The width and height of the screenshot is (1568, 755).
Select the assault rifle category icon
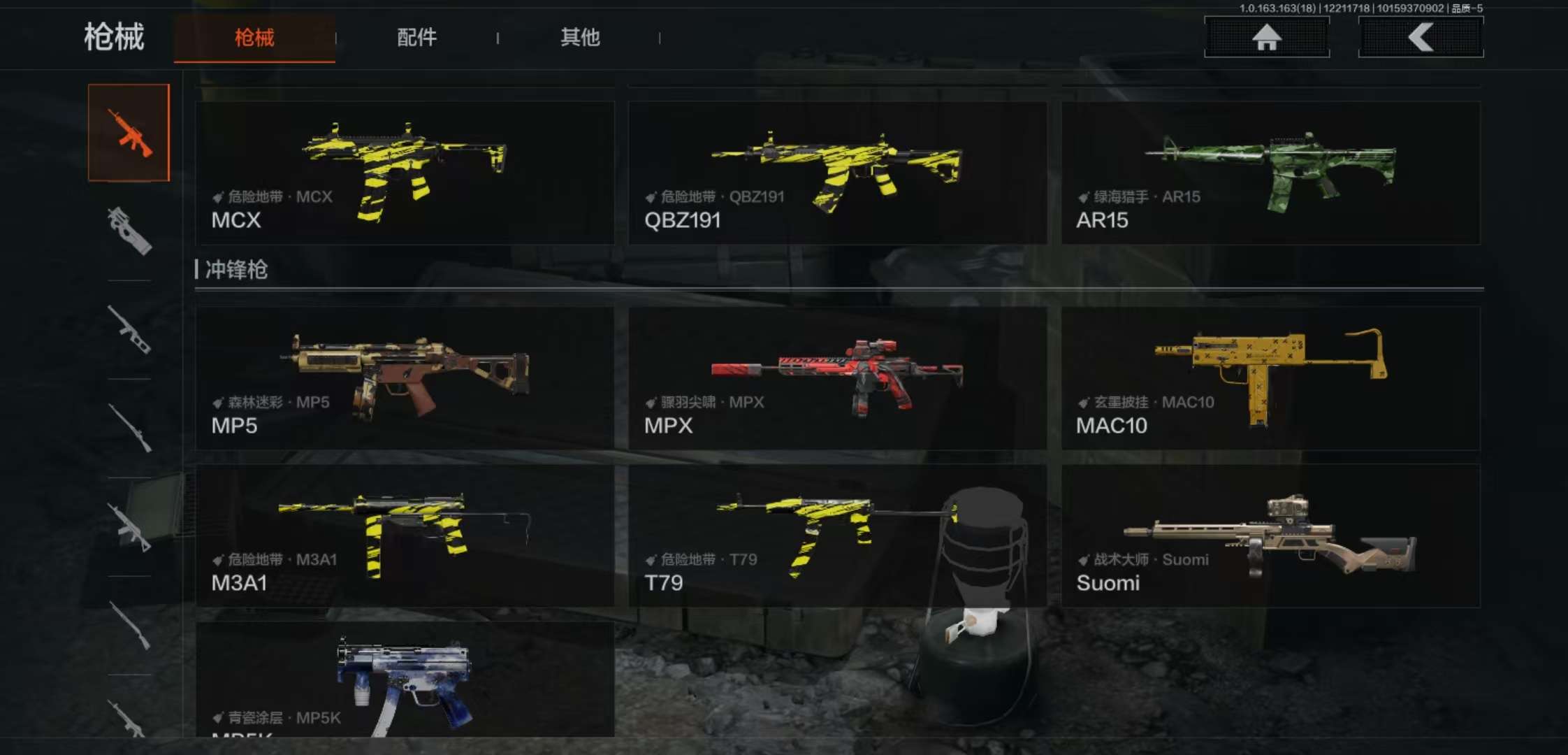pos(129,133)
